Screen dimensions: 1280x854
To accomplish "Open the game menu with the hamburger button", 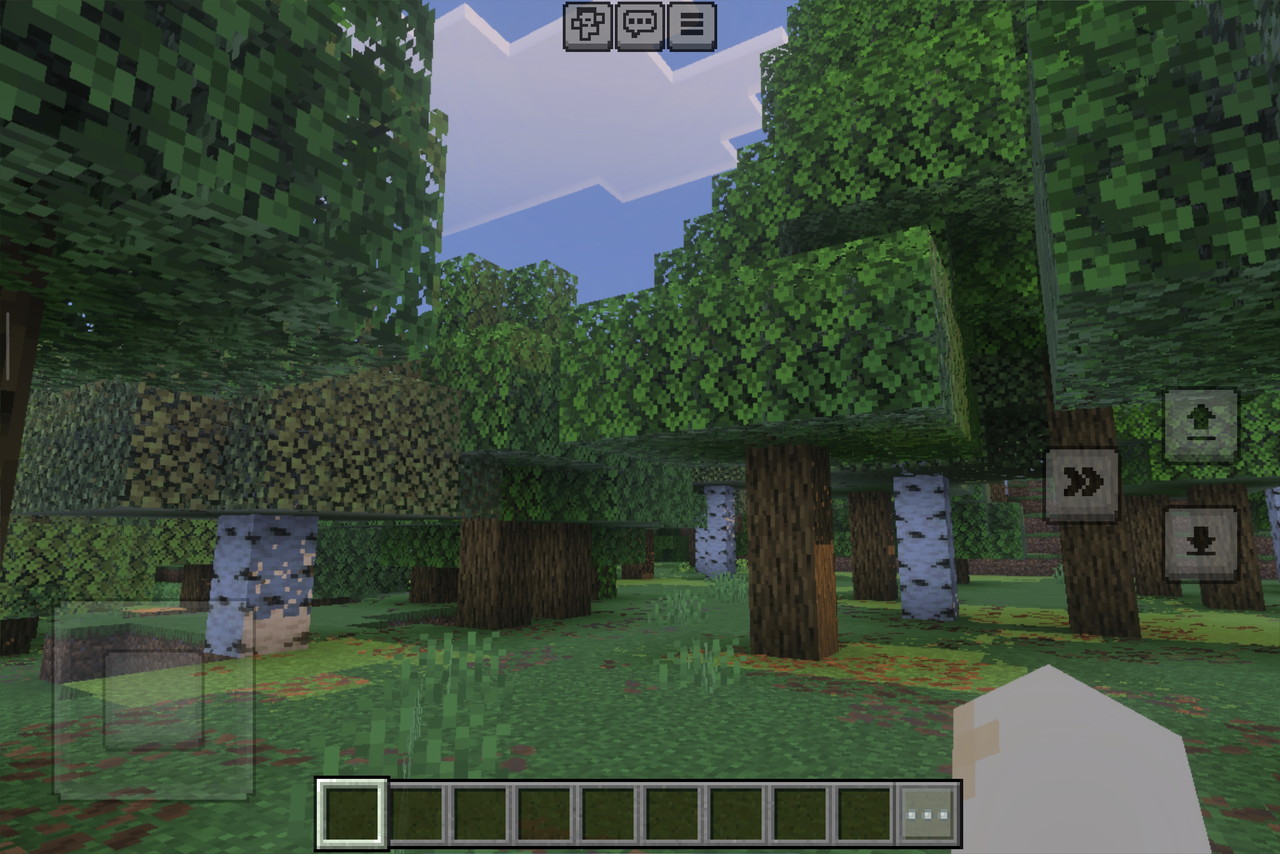I will [x=690, y=27].
